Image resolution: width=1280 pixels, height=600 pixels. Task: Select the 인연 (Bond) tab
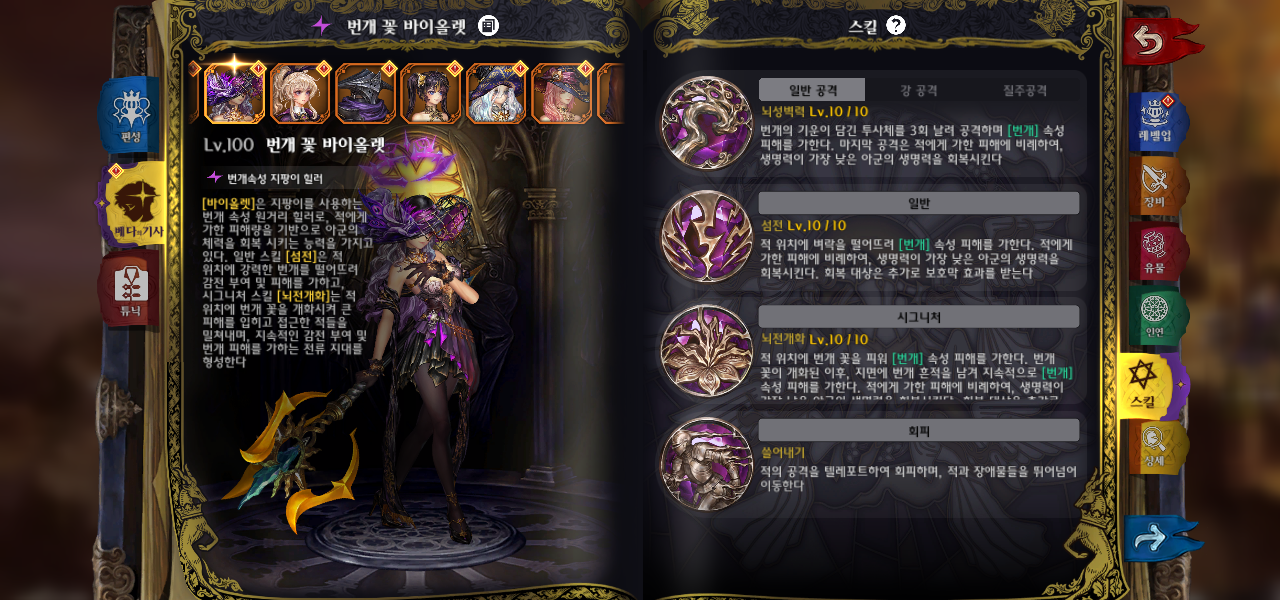point(1155,317)
